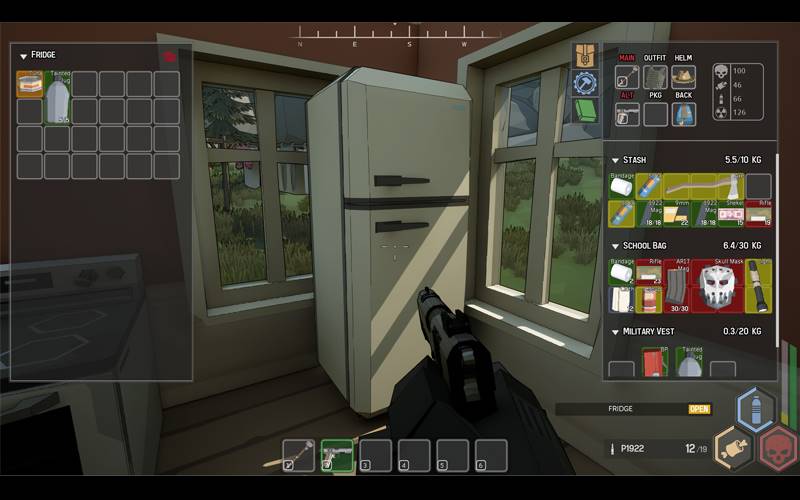800x500 pixels.
Task: Open the backpack inventory tab
Action: pyautogui.click(x=585, y=56)
